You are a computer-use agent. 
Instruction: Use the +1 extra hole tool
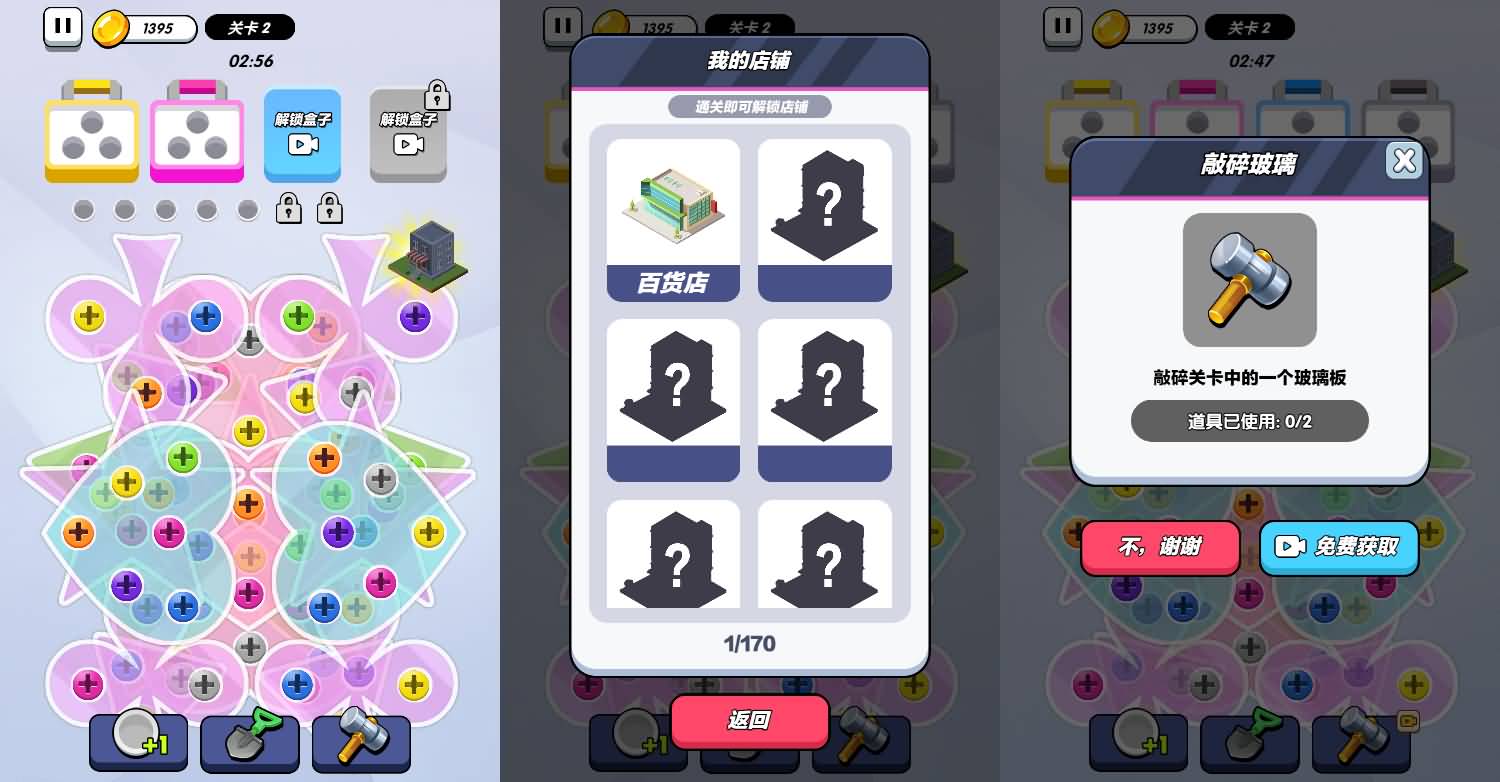pos(138,744)
